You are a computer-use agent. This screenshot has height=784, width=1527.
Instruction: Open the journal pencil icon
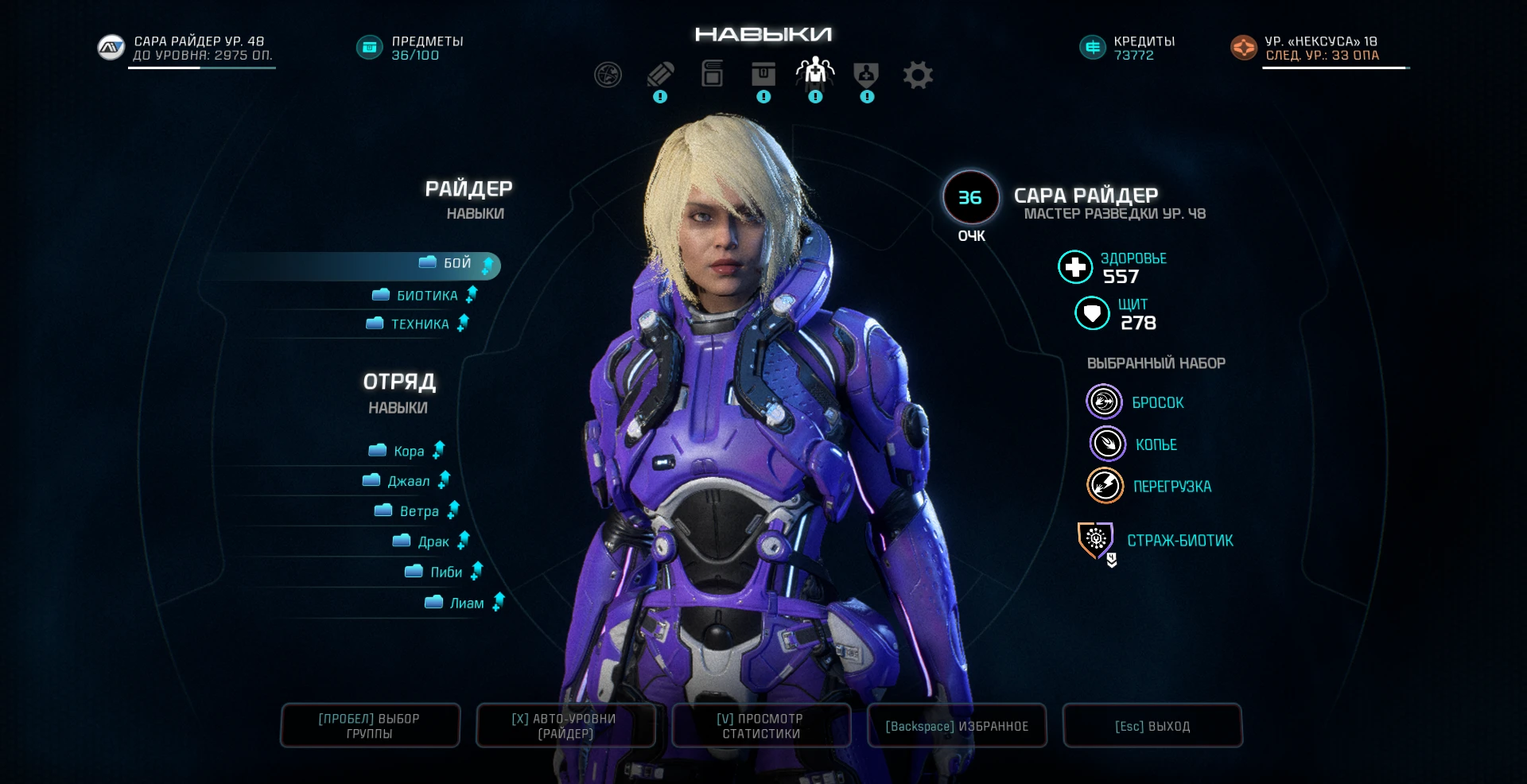[x=659, y=74]
